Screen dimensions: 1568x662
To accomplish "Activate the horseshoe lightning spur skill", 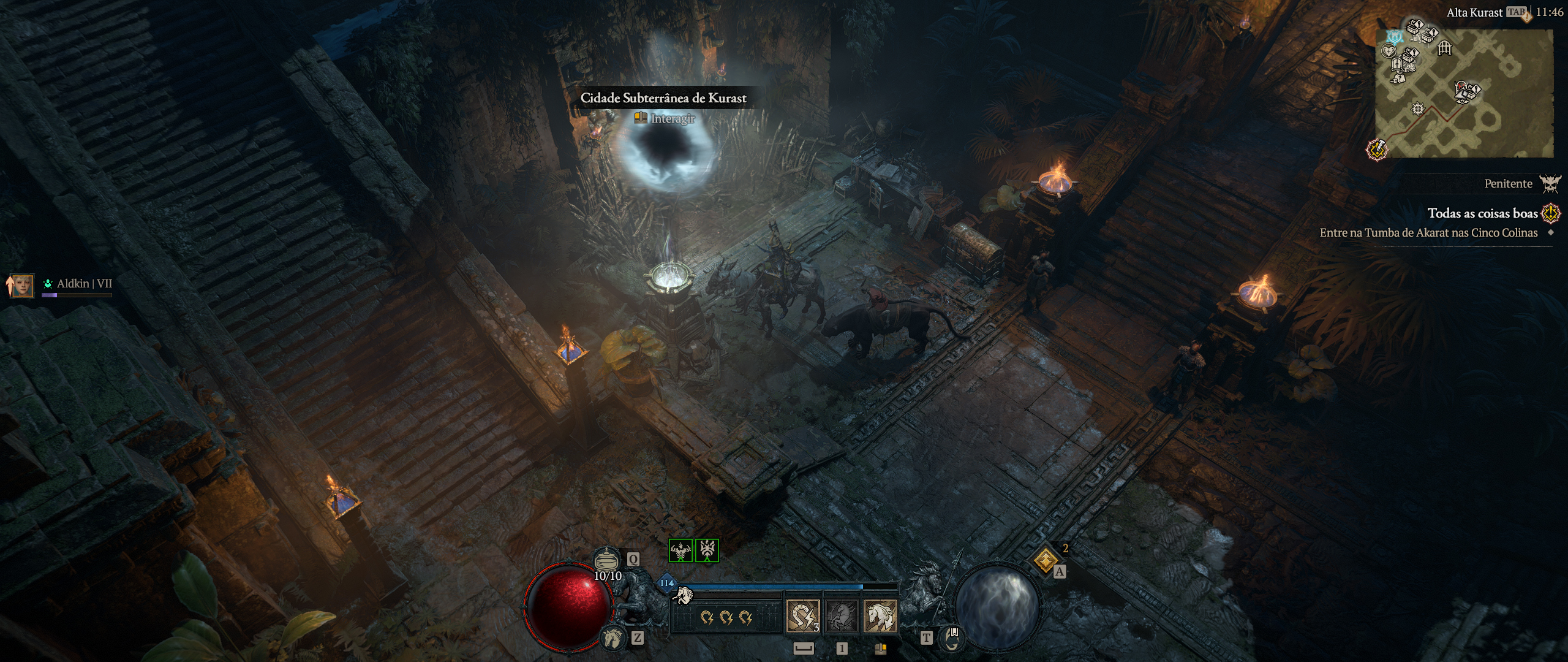I will pyautogui.click(x=803, y=616).
